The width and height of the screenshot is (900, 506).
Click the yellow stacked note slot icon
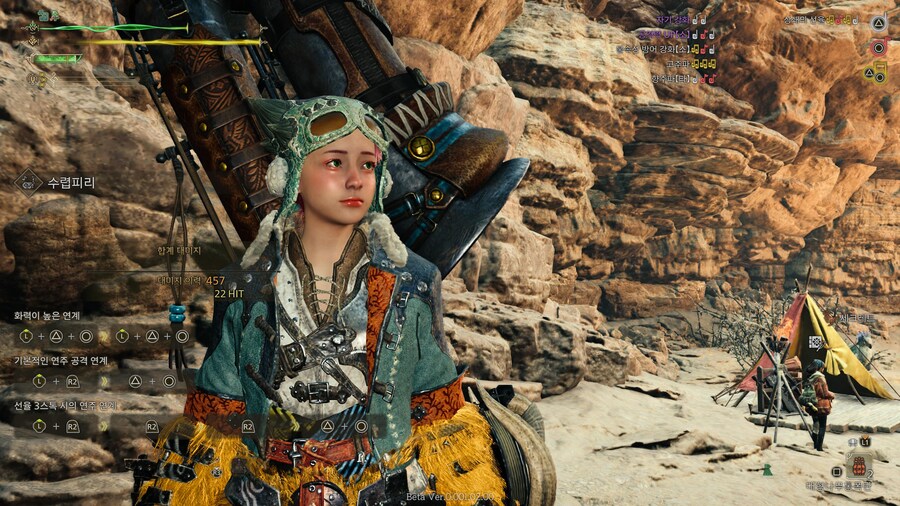pyautogui.click(x=879, y=71)
